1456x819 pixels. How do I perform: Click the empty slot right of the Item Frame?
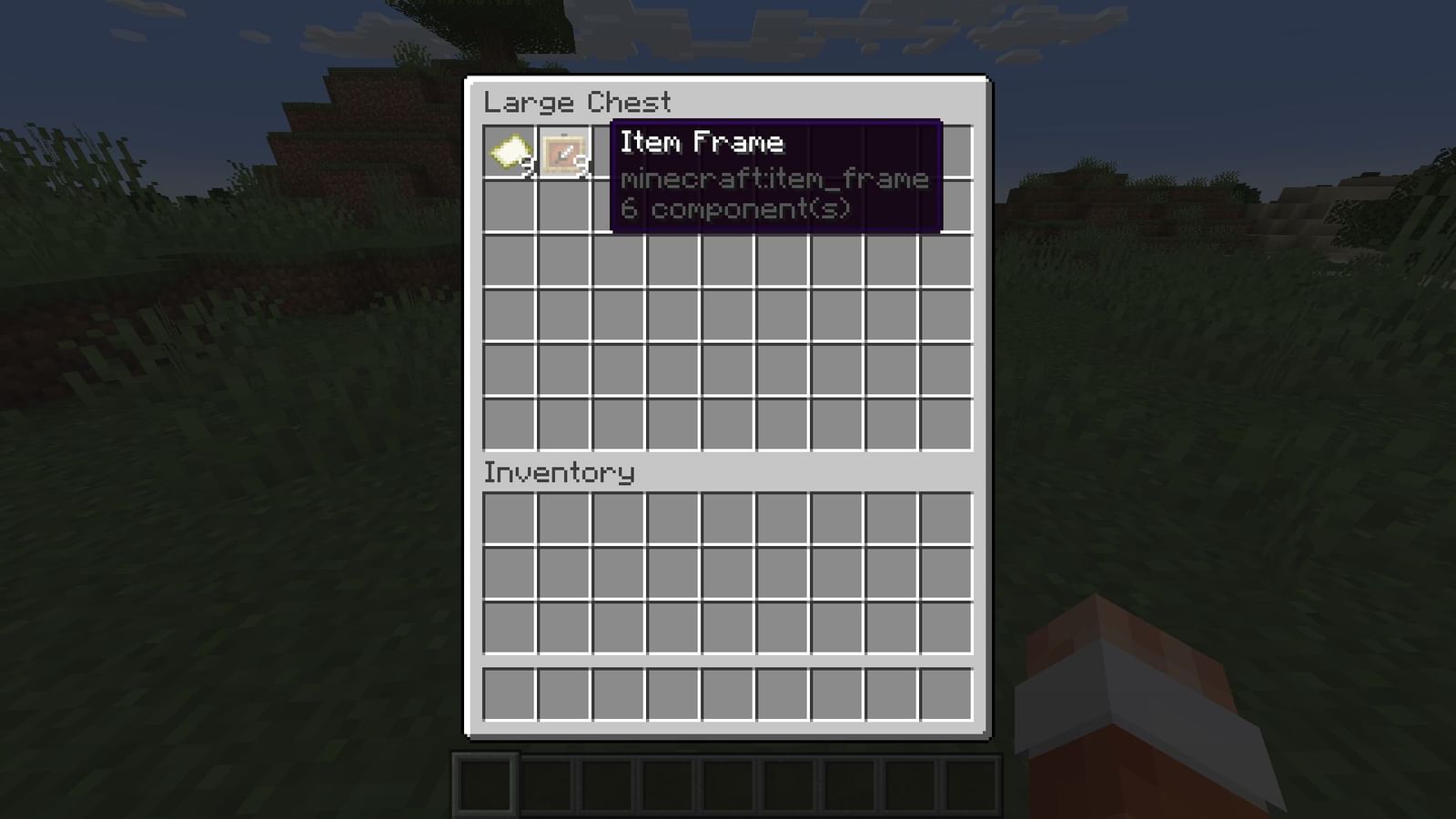tap(620, 153)
